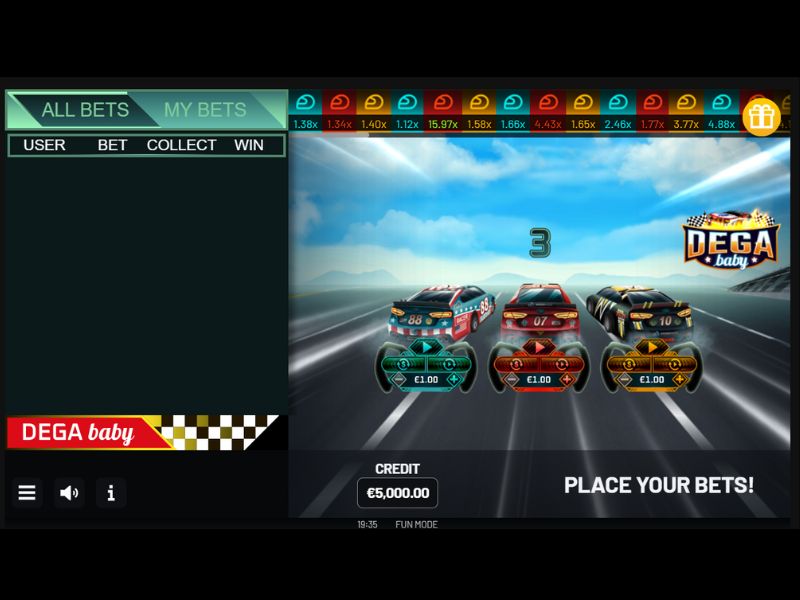This screenshot has height=600, width=800.
Task: Open the hamburger menu
Action: (27, 492)
